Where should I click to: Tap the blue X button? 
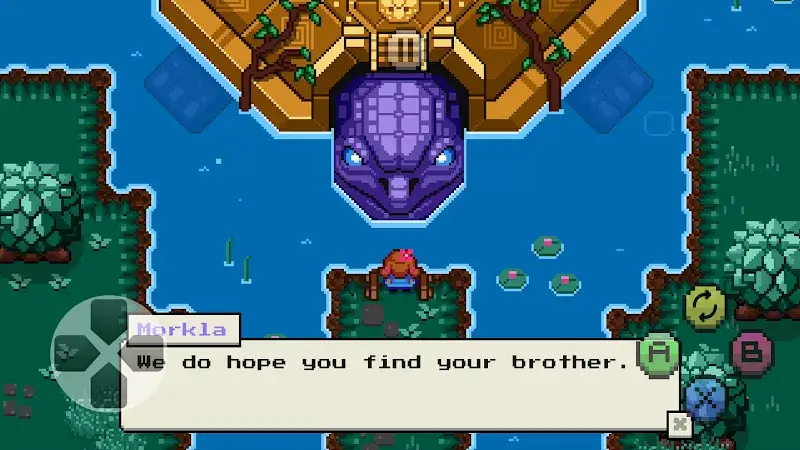tap(706, 399)
